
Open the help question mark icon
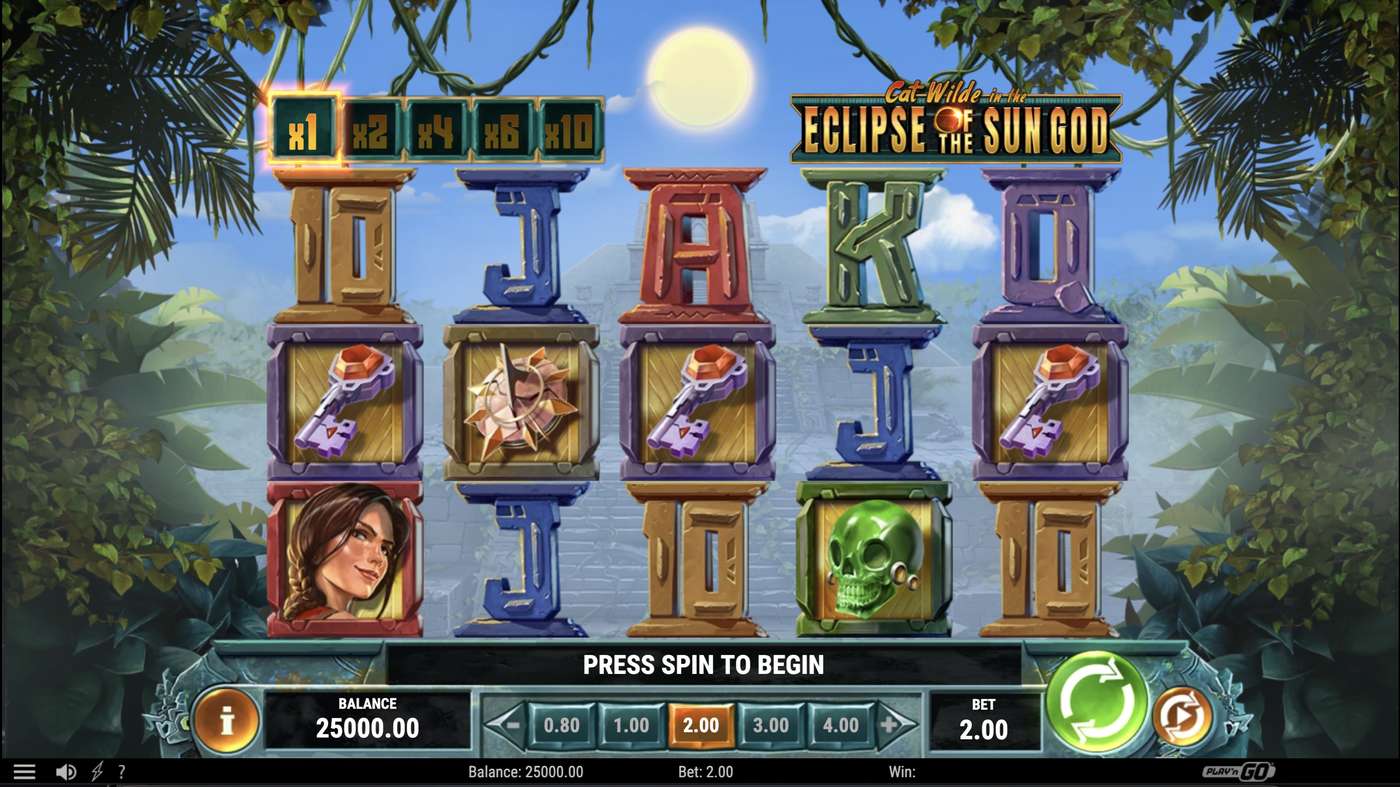121,771
